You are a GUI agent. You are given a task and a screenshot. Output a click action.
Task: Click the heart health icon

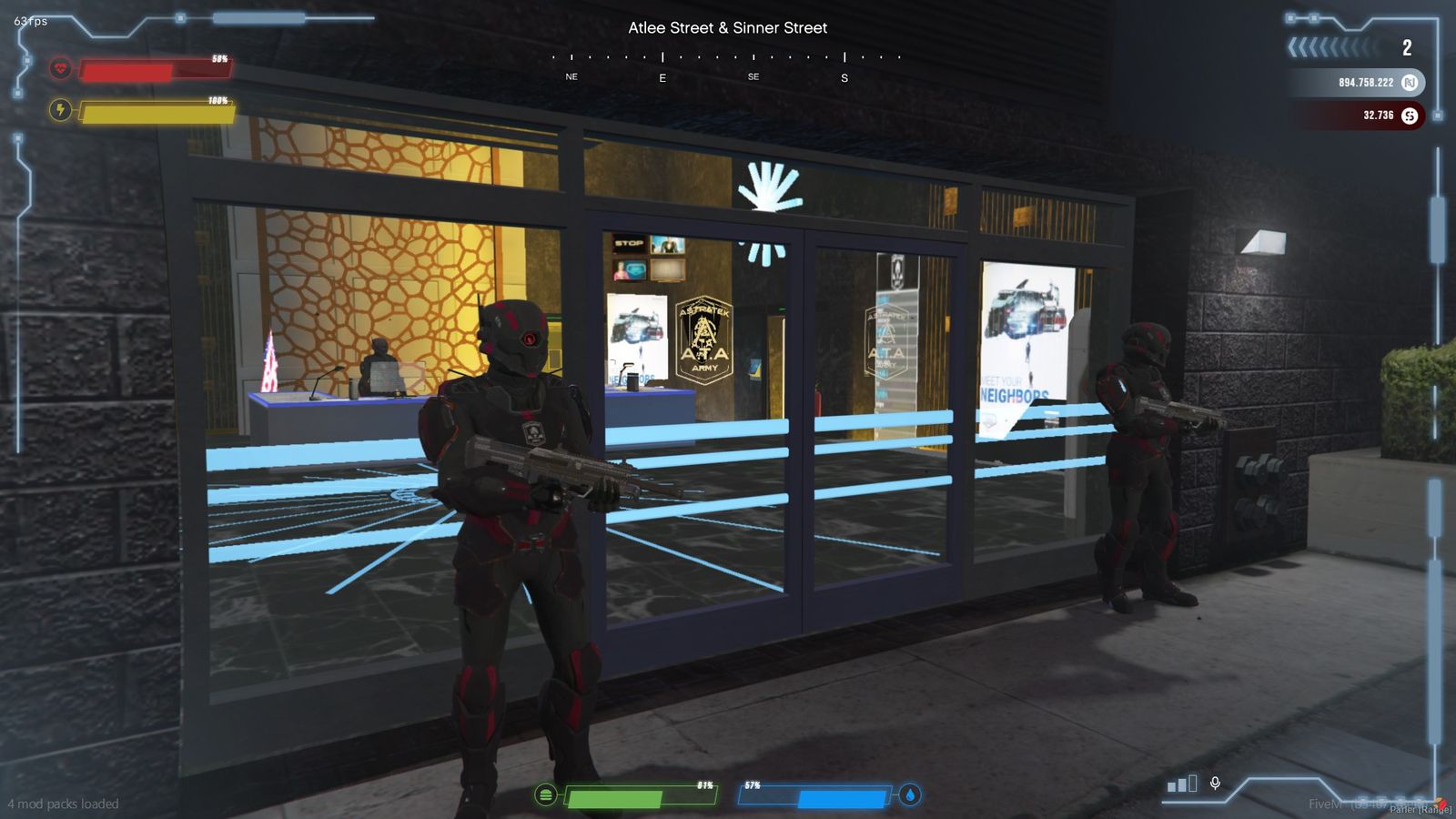click(x=60, y=68)
